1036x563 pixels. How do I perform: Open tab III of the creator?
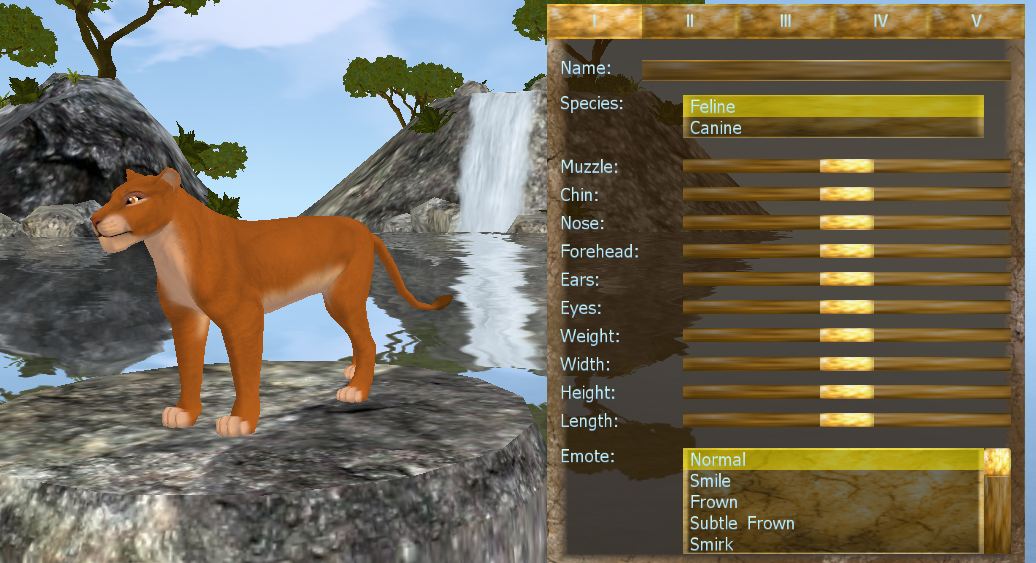tap(786, 20)
